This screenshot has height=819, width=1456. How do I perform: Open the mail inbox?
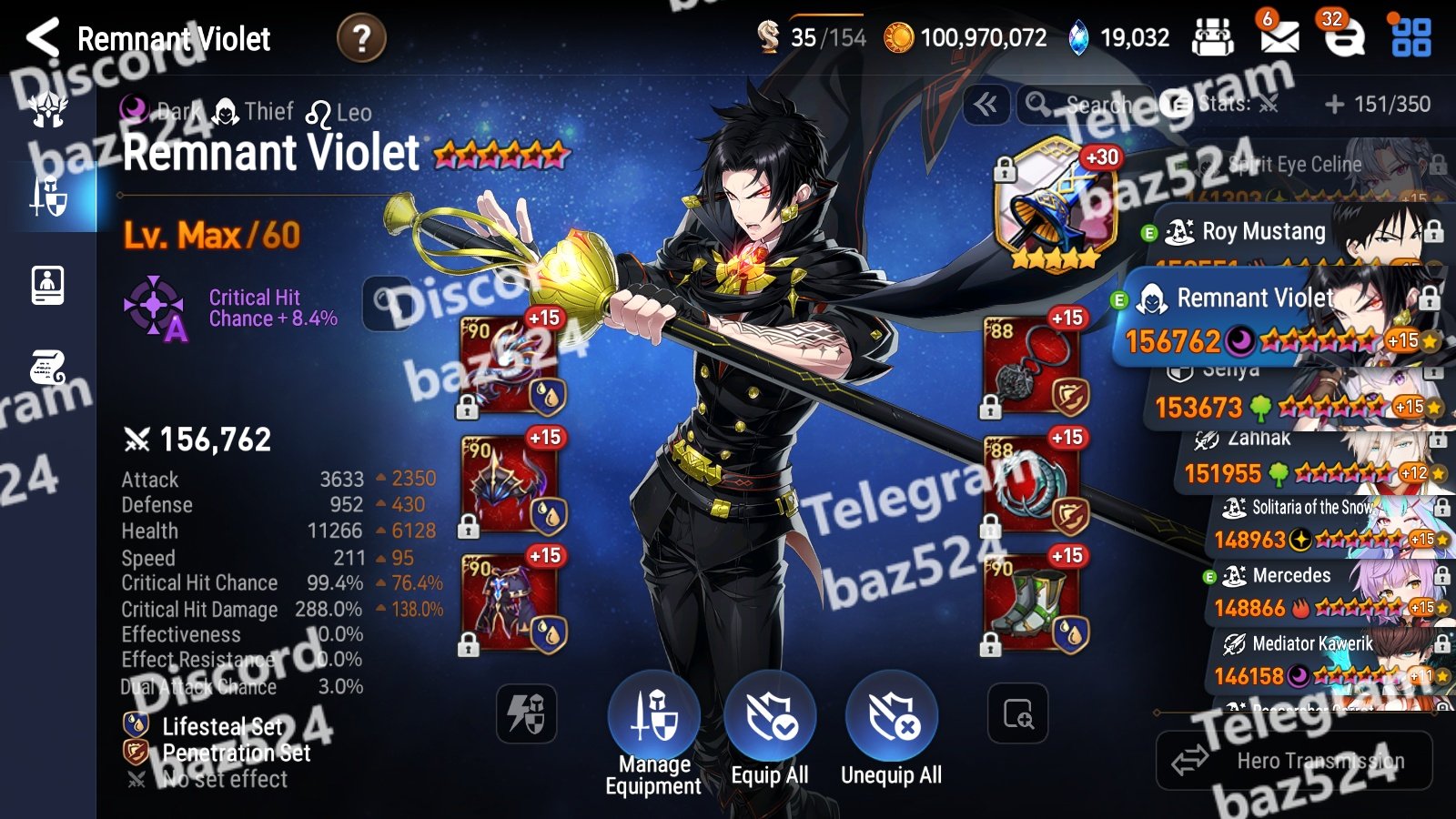pyautogui.click(x=1279, y=37)
